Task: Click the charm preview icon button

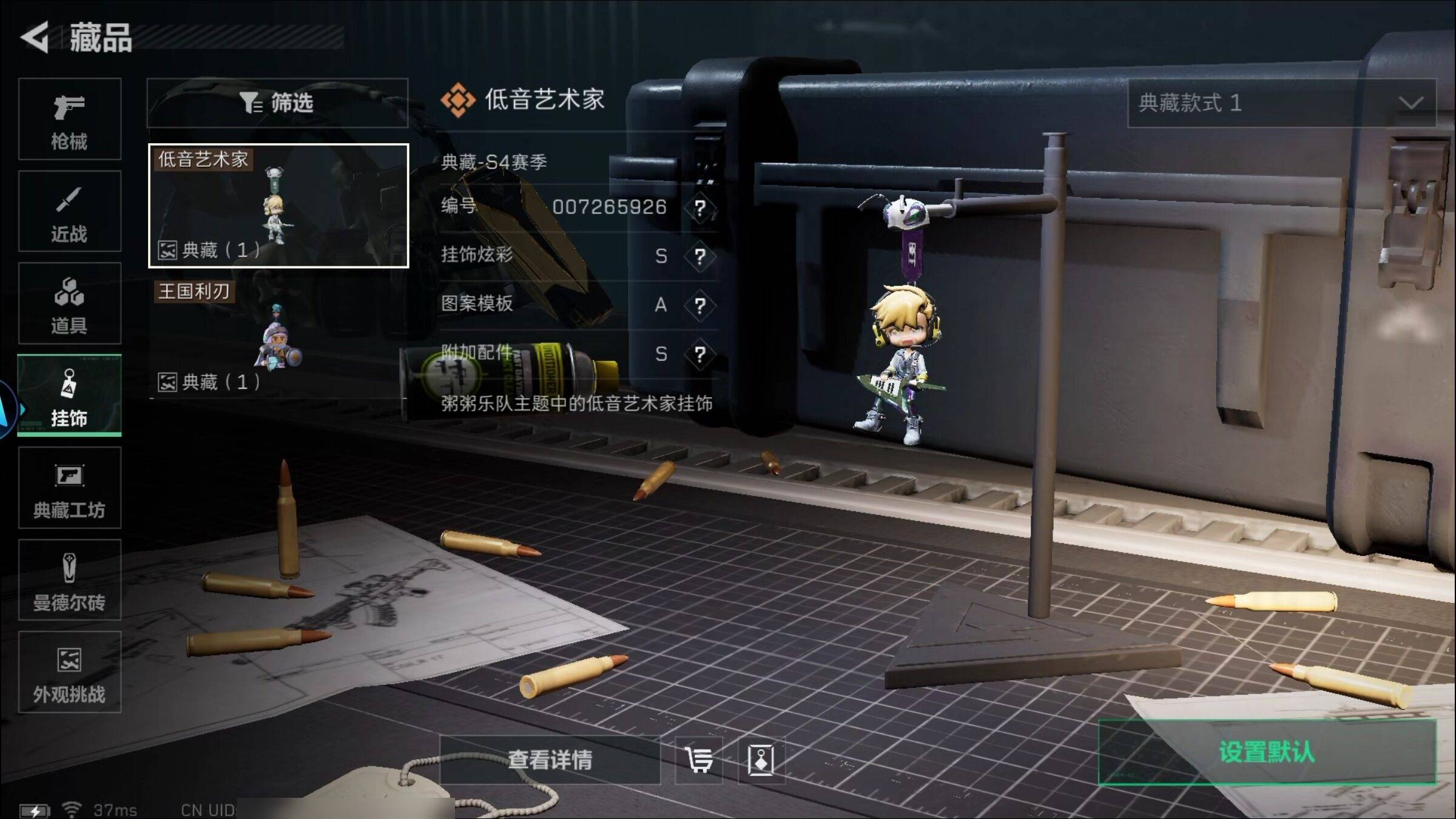Action: pyautogui.click(x=761, y=760)
